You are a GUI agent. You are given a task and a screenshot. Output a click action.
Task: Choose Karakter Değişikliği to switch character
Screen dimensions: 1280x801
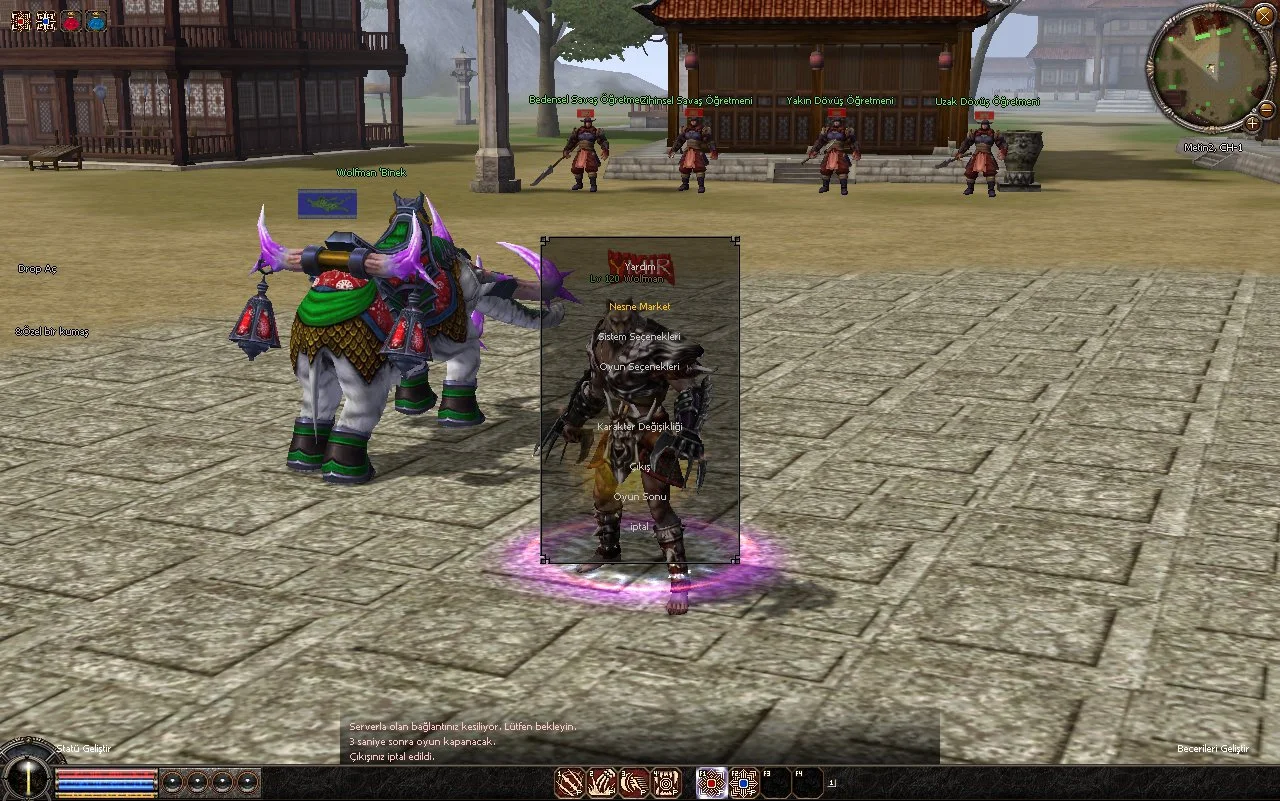click(x=640, y=427)
